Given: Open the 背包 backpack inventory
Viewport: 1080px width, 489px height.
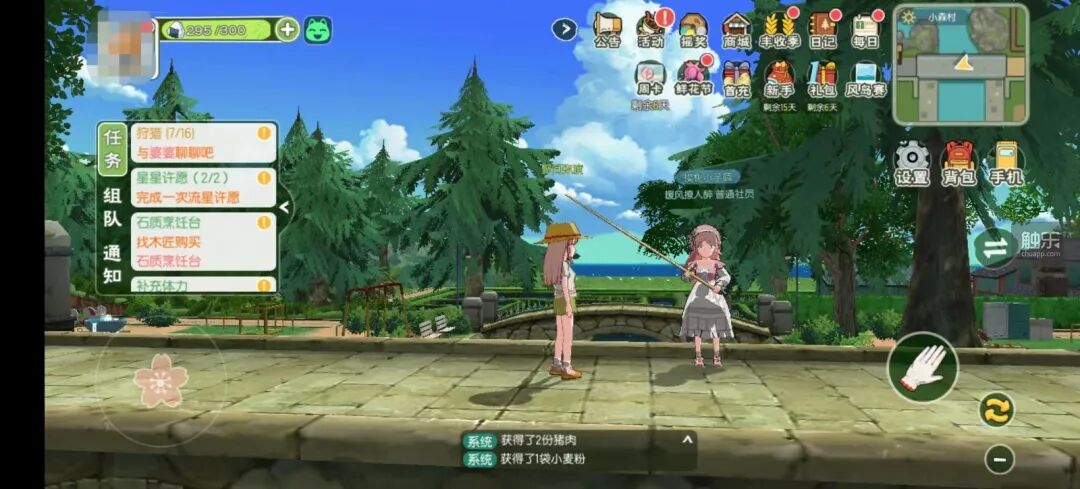Looking at the screenshot, I should click(x=958, y=162).
